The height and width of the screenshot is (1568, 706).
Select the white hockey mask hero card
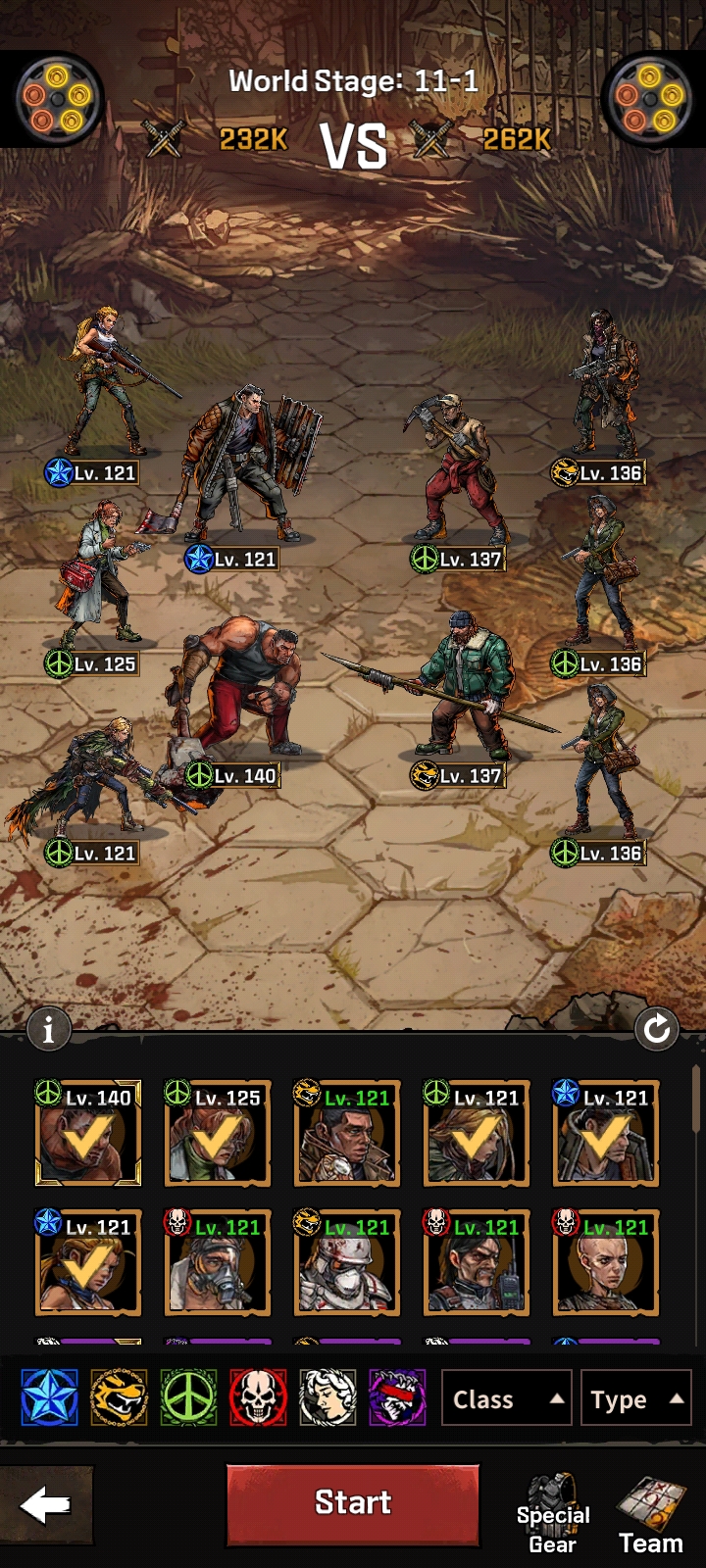pyautogui.click(x=347, y=1263)
